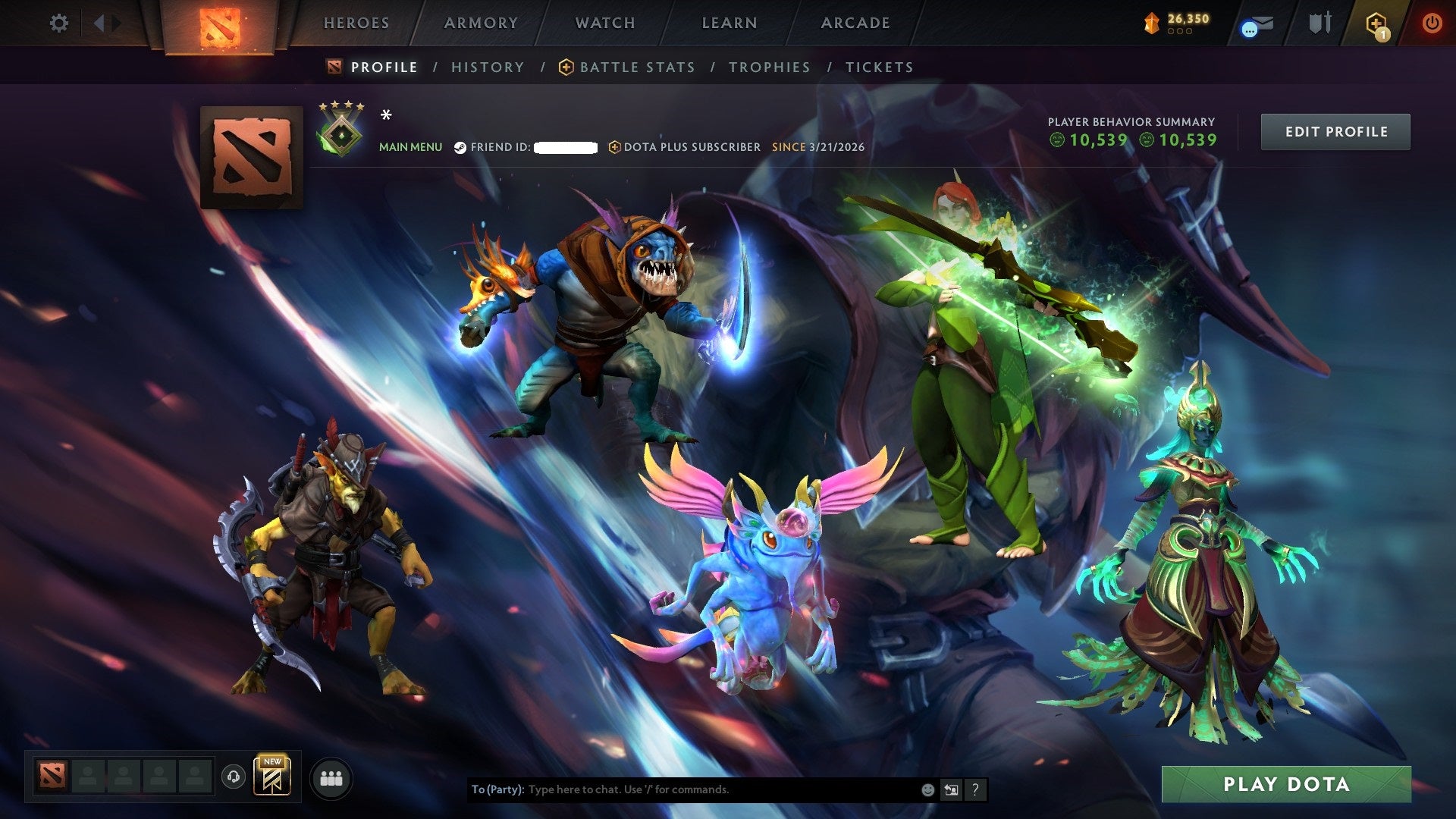This screenshot has height=819, width=1456.
Task: Switch to the HISTORY tab
Action: point(487,67)
